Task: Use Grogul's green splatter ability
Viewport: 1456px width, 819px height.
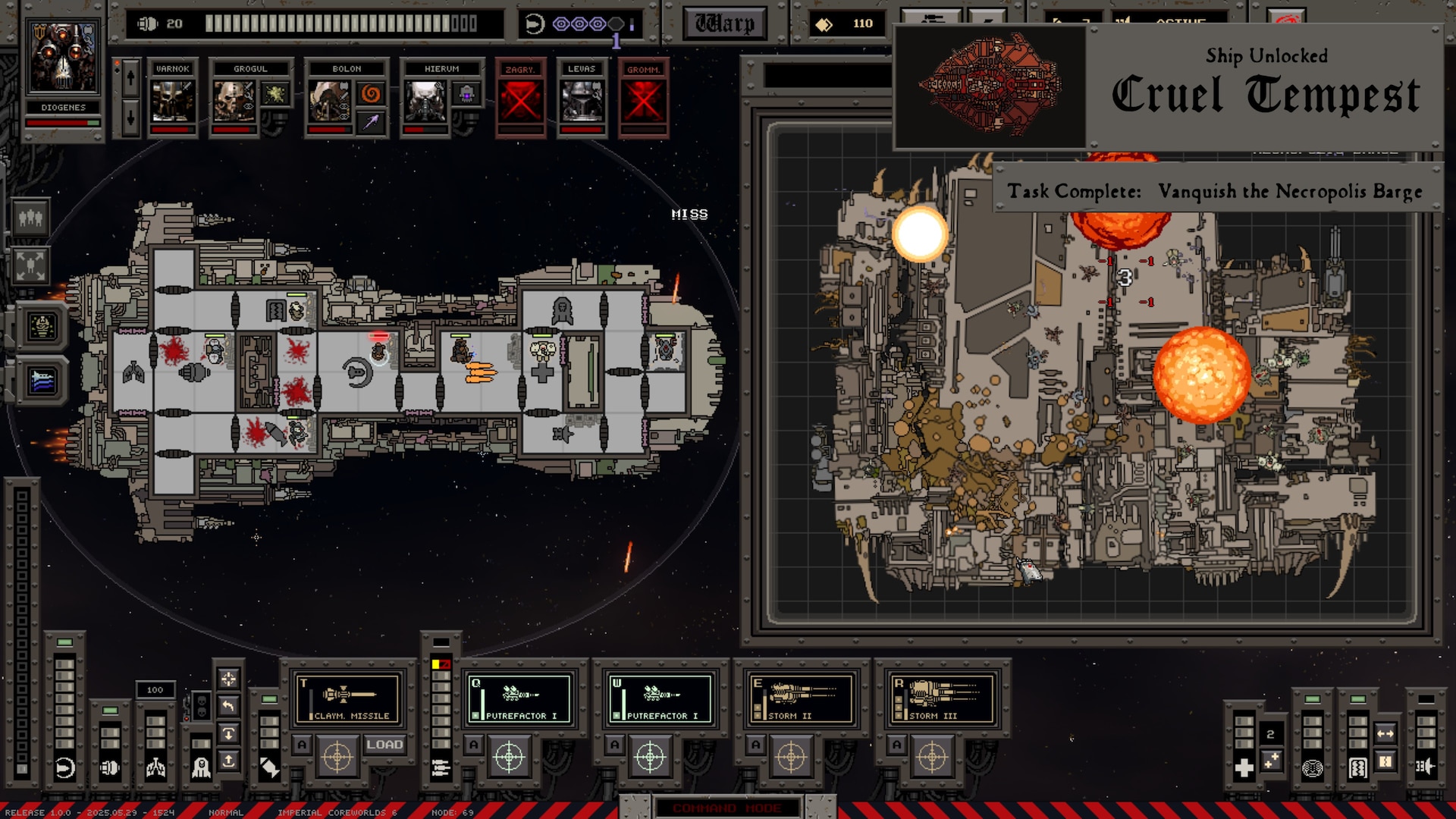Action: 275,94
